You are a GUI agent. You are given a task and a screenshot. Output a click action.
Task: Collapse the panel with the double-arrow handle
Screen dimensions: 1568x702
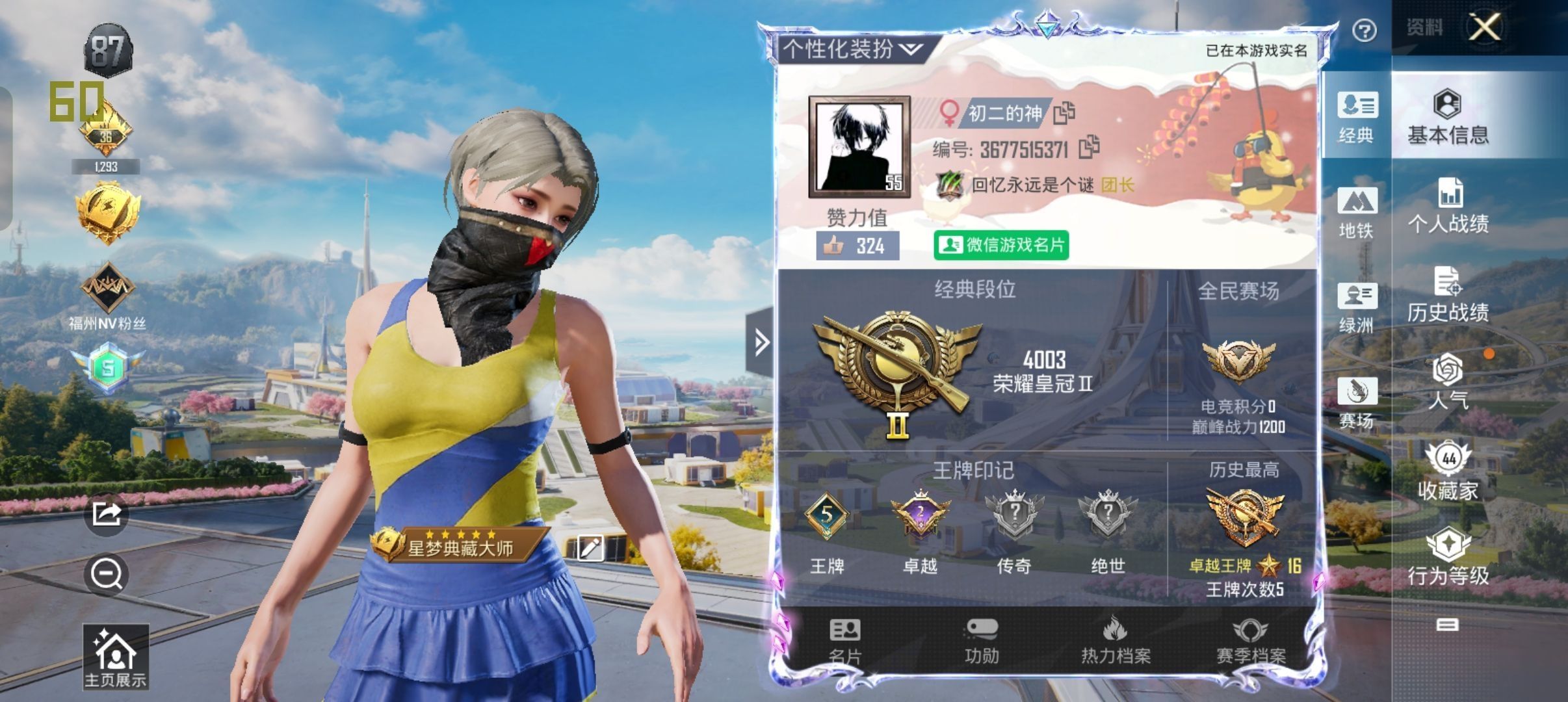(761, 342)
